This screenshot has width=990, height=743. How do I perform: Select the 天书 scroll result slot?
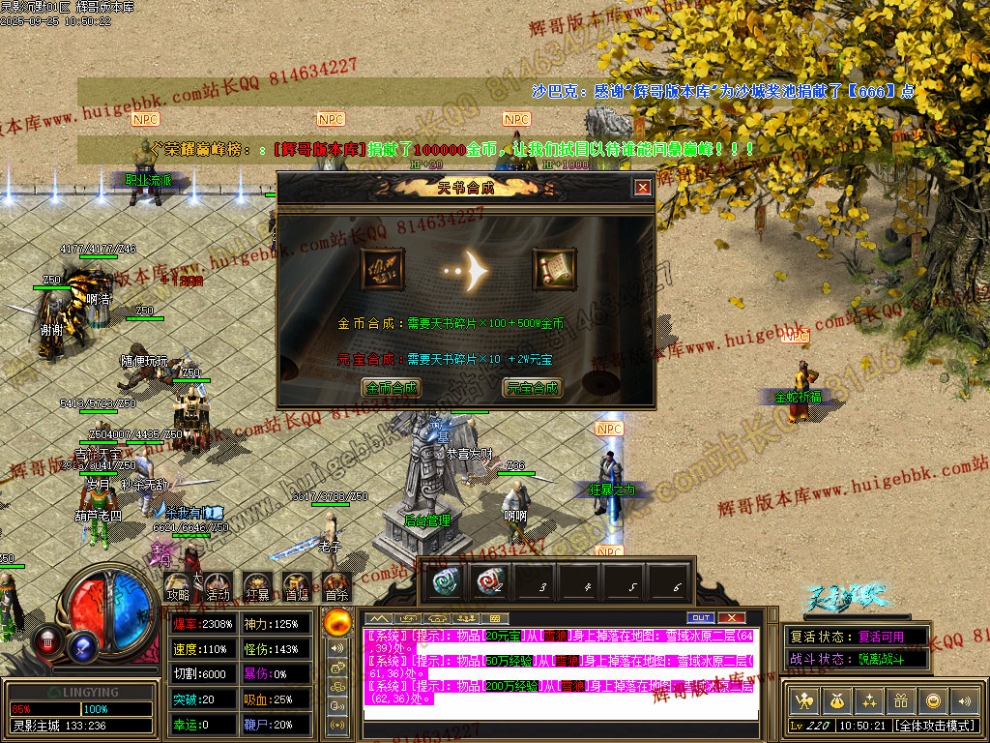[x=553, y=269]
